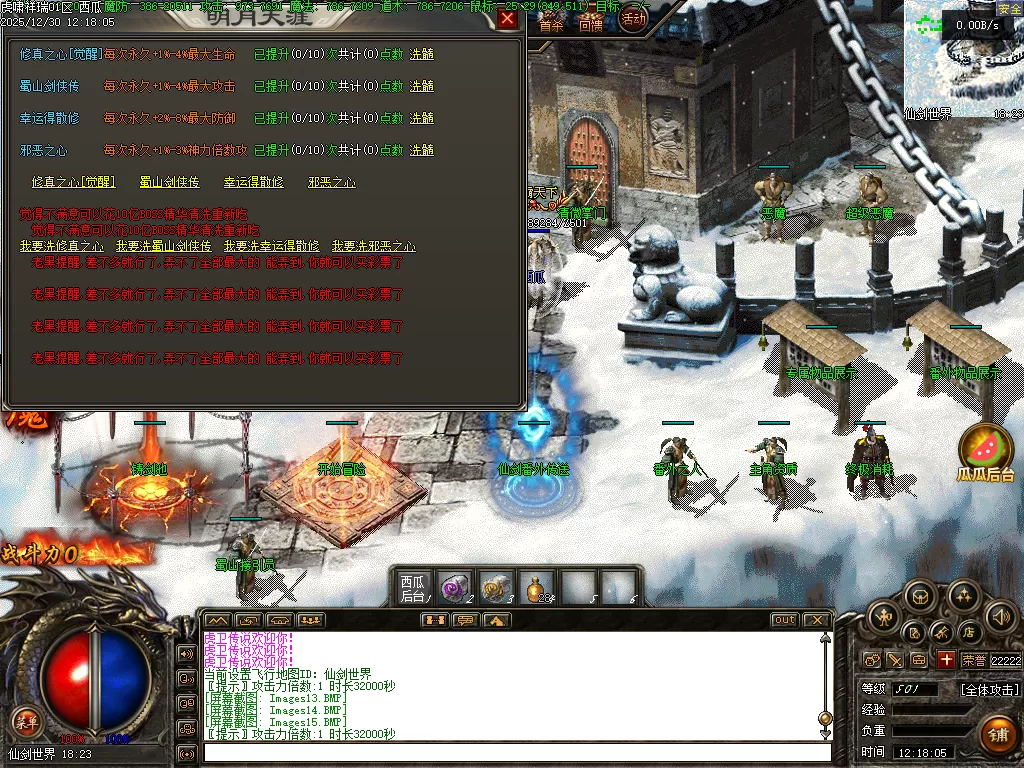The width and height of the screenshot is (1024, 768).
Task: Open the 活动 events button
Action: coord(633,18)
